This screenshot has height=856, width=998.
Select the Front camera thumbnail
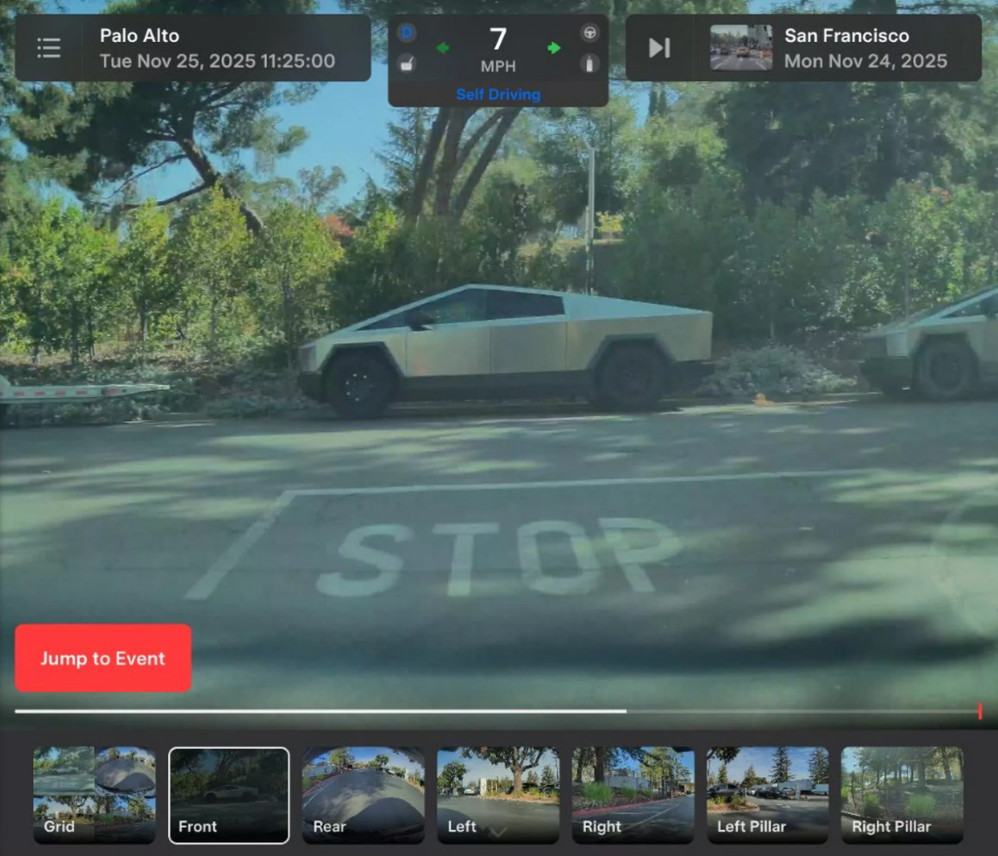click(229, 795)
